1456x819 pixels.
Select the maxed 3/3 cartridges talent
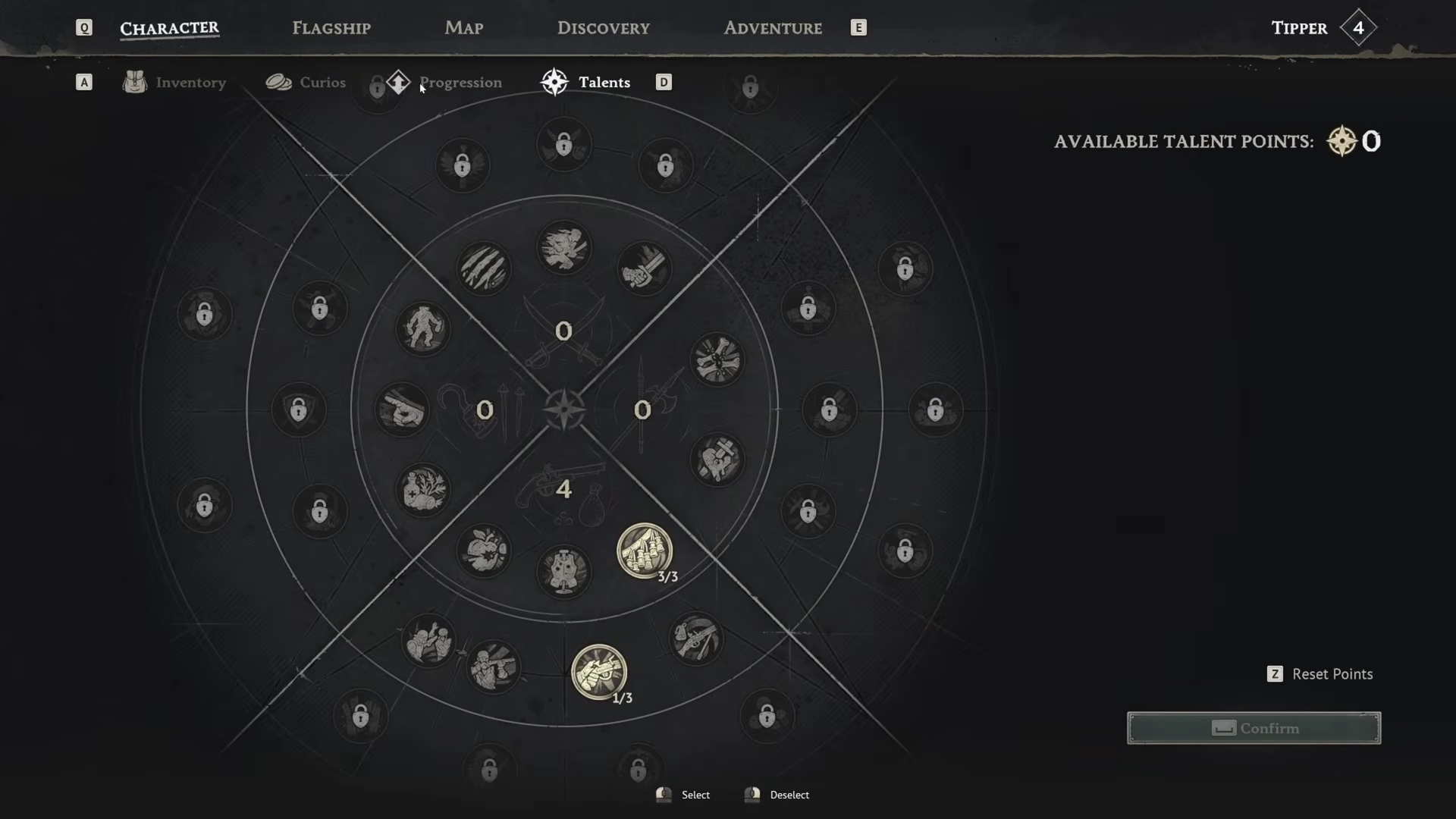[x=644, y=551]
